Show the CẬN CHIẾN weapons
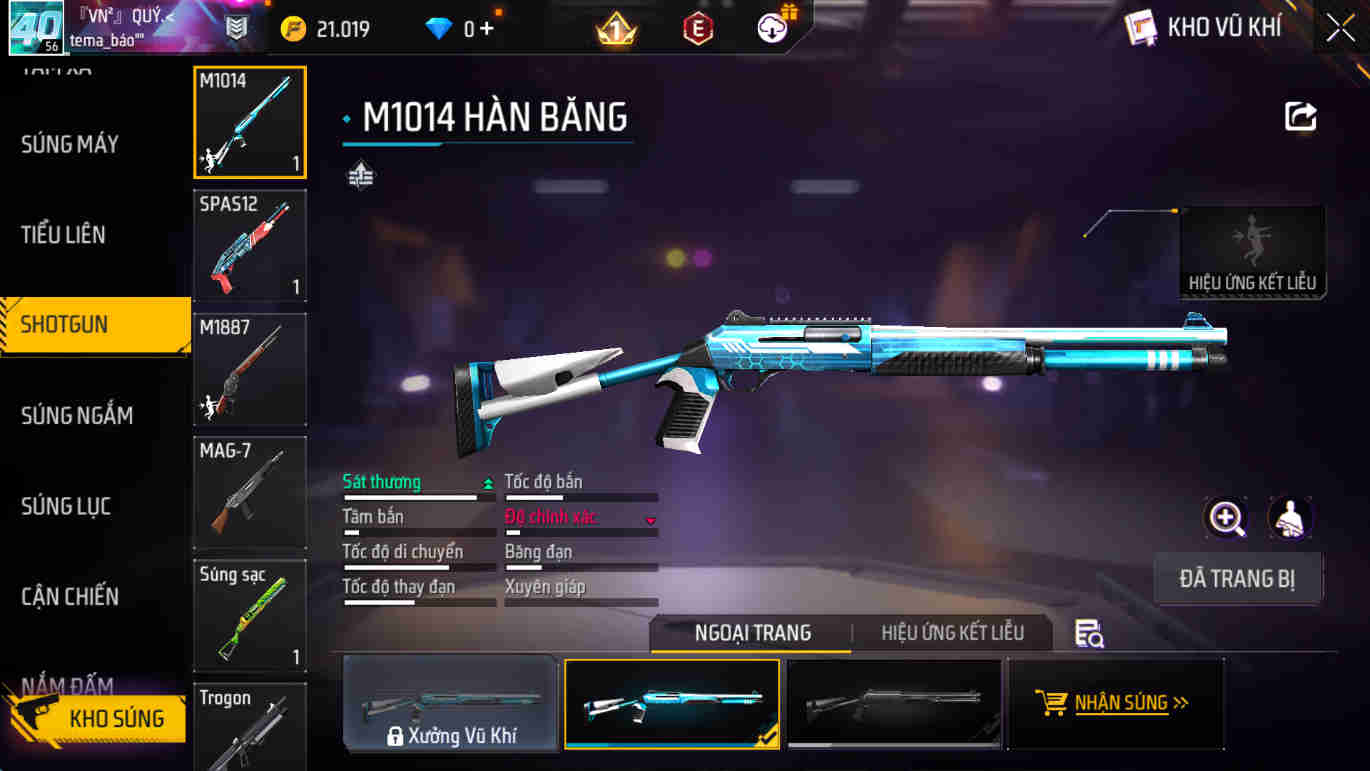This screenshot has height=771, width=1370. coord(70,597)
